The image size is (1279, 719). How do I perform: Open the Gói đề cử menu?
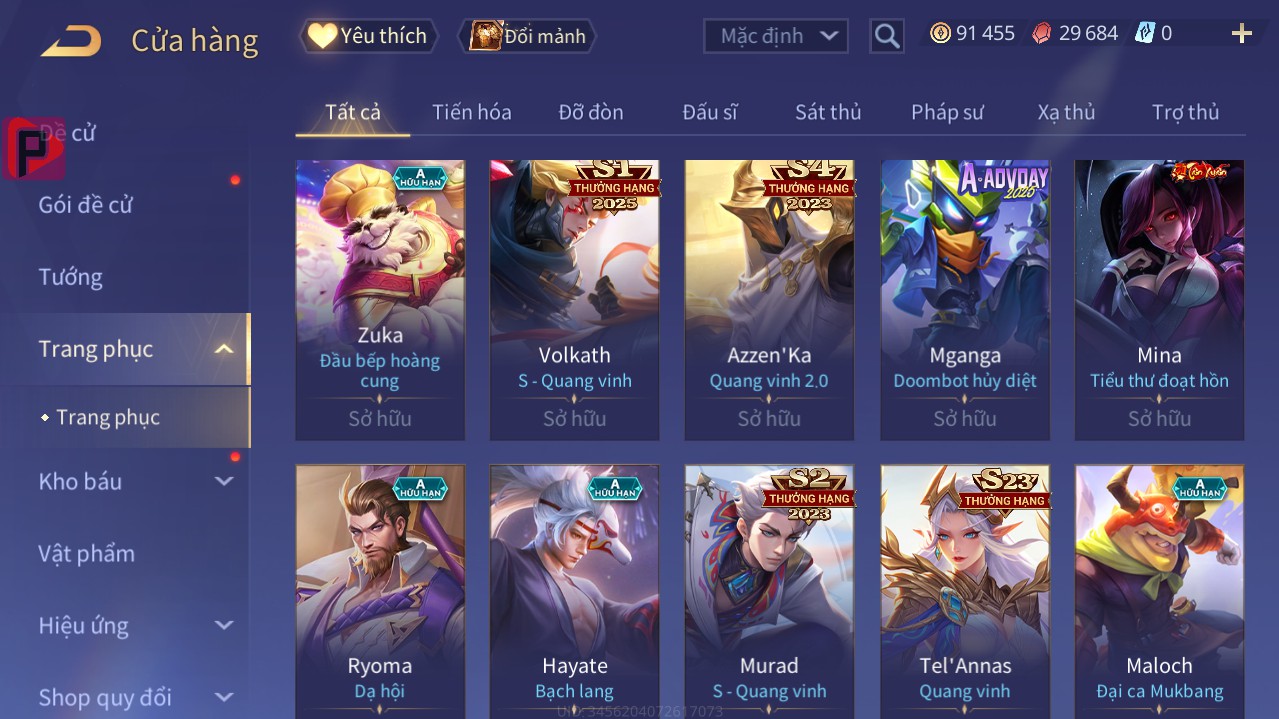[86, 205]
